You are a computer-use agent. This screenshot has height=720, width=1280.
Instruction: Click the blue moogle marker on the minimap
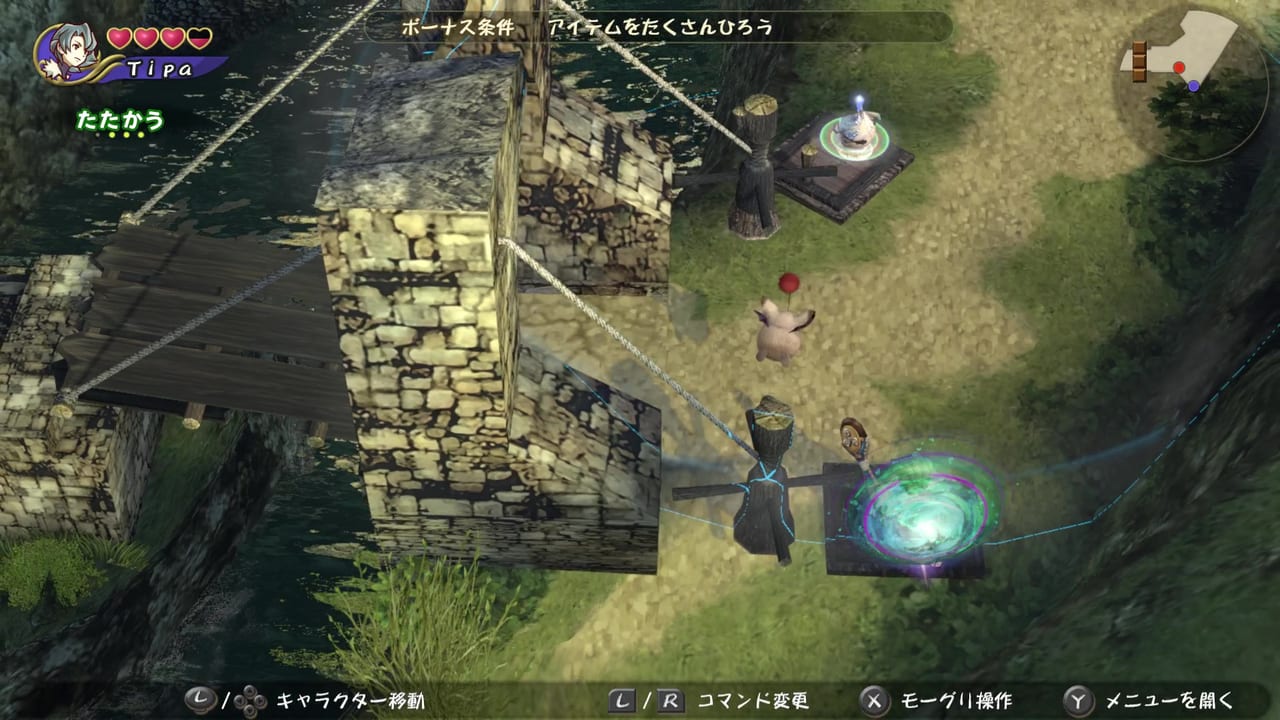tap(1193, 86)
